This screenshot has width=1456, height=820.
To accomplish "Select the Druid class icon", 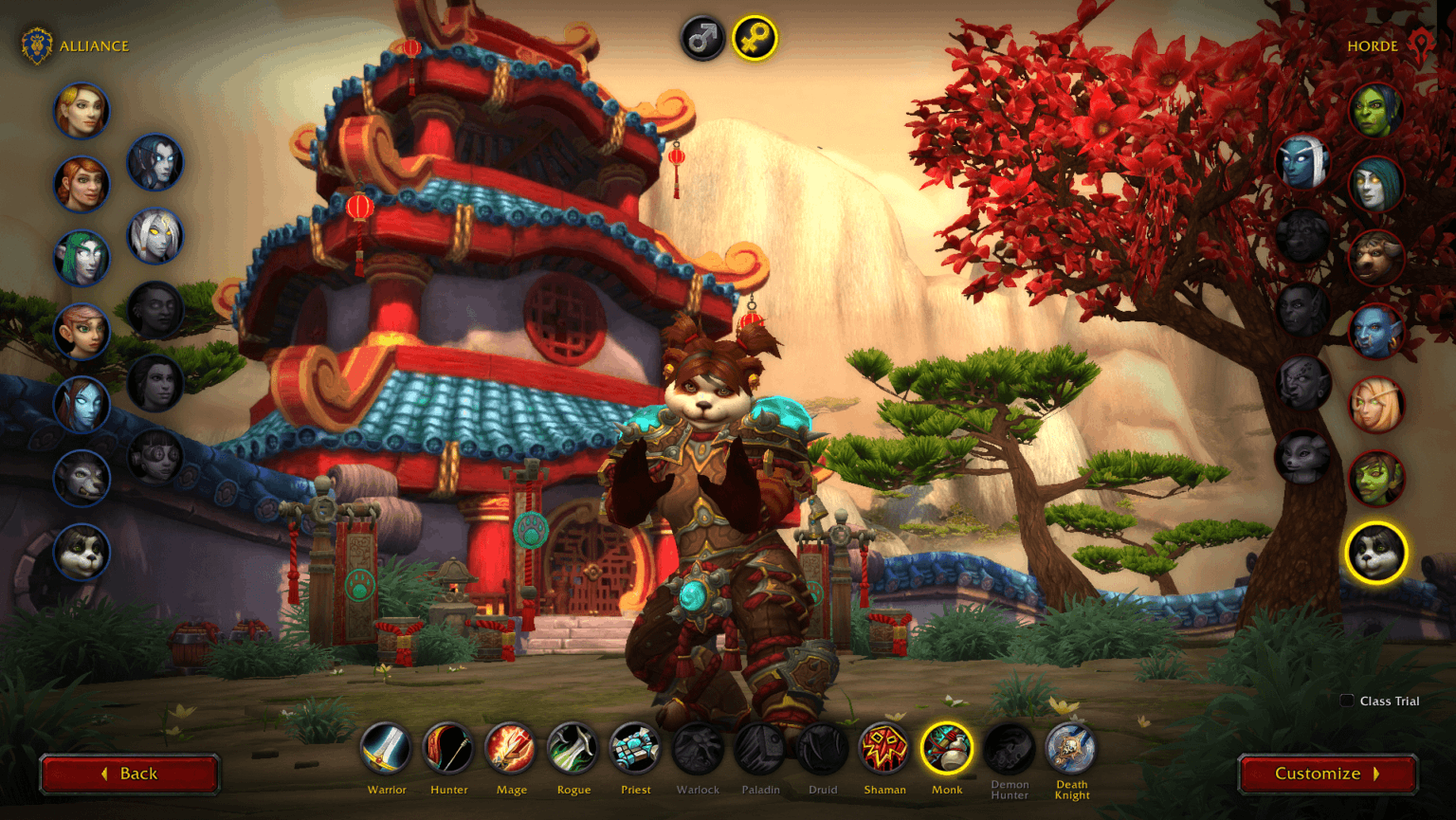I will coord(823,752).
